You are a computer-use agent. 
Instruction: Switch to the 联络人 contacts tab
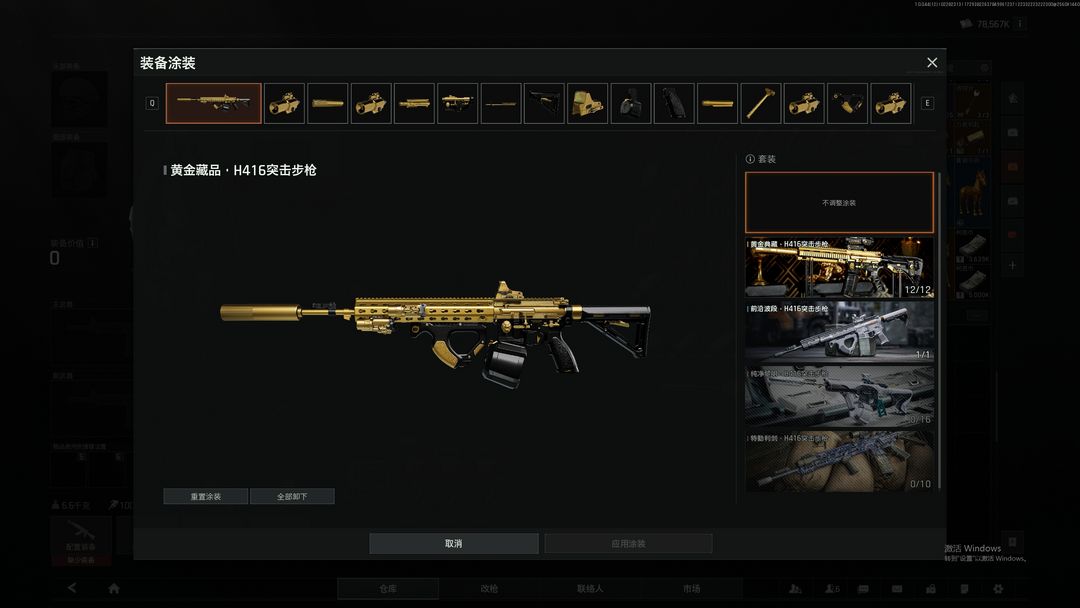point(590,589)
